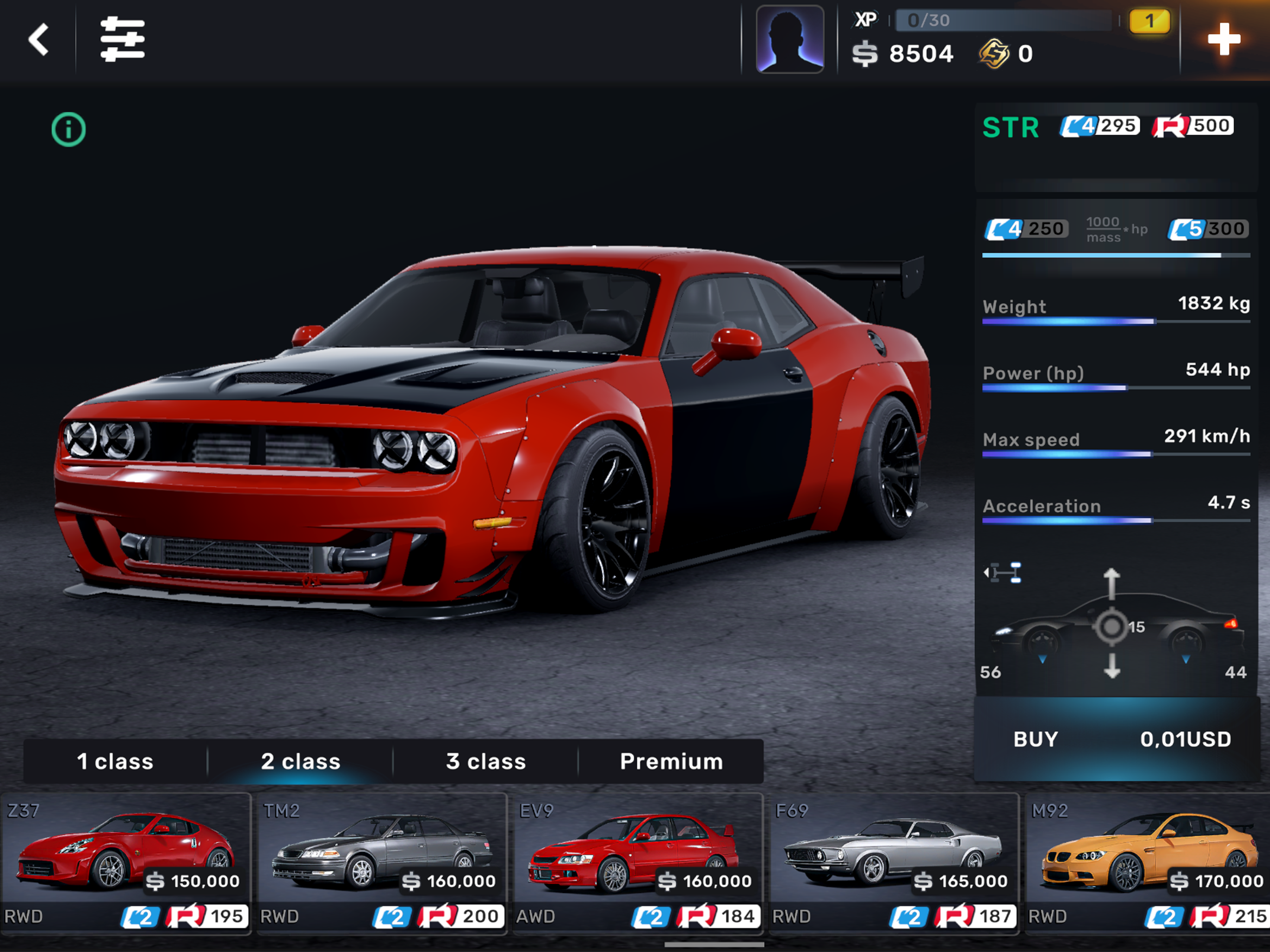Viewport: 1270px width, 952px height.
Task: Switch to the Premium tab
Action: point(671,761)
